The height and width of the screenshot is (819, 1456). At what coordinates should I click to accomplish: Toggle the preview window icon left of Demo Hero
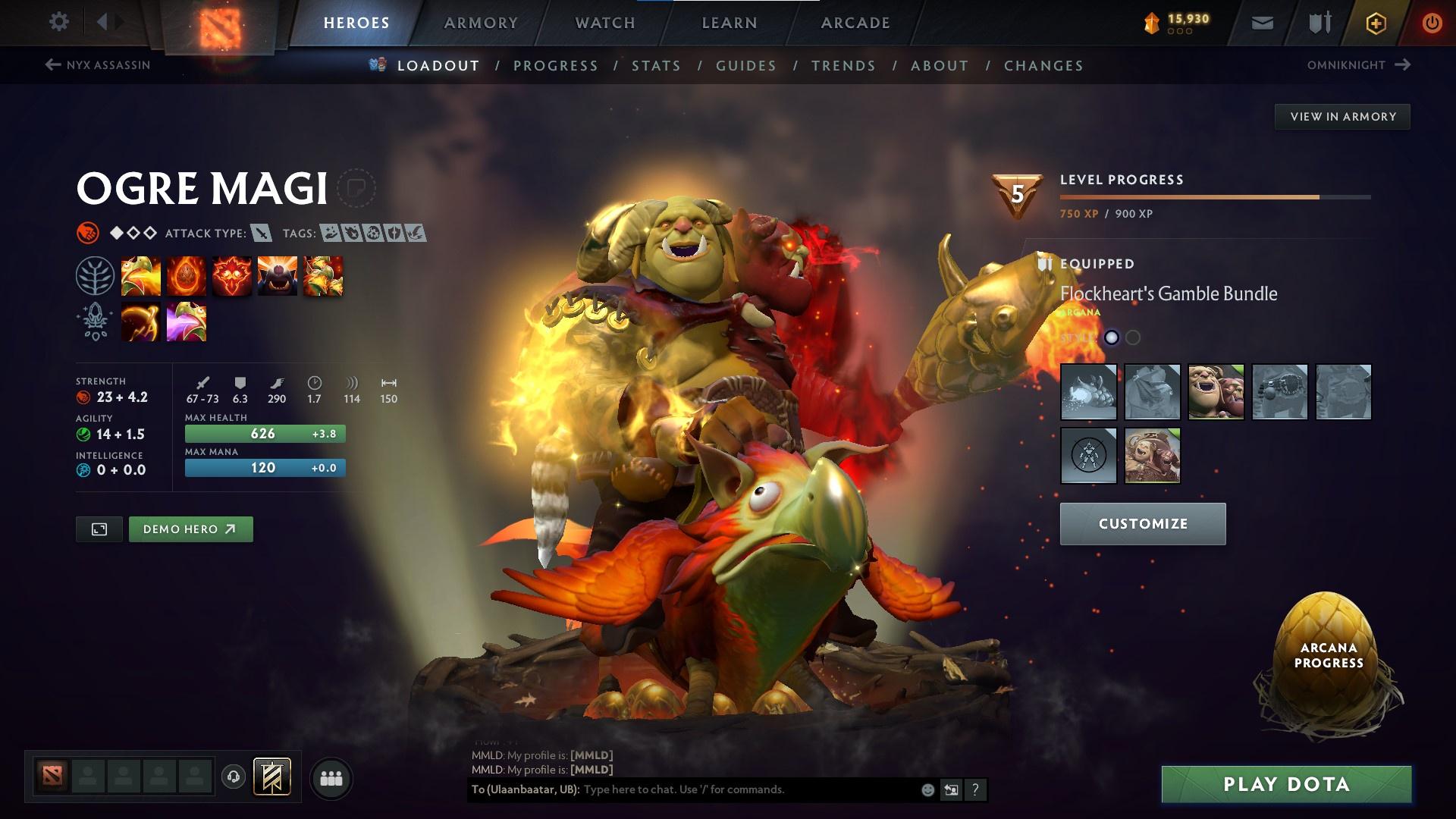[x=99, y=529]
